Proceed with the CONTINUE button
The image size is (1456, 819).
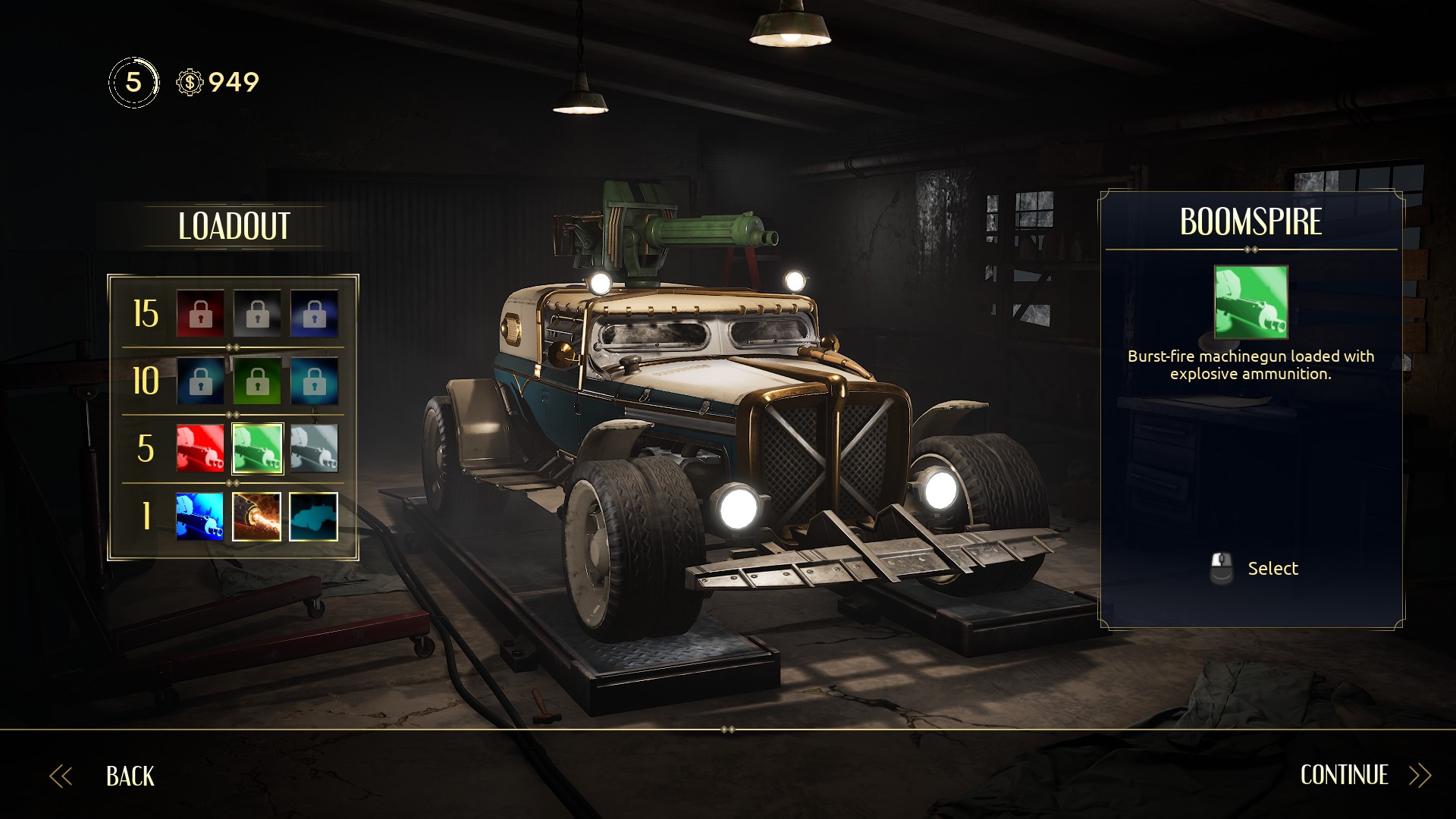[1344, 775]
